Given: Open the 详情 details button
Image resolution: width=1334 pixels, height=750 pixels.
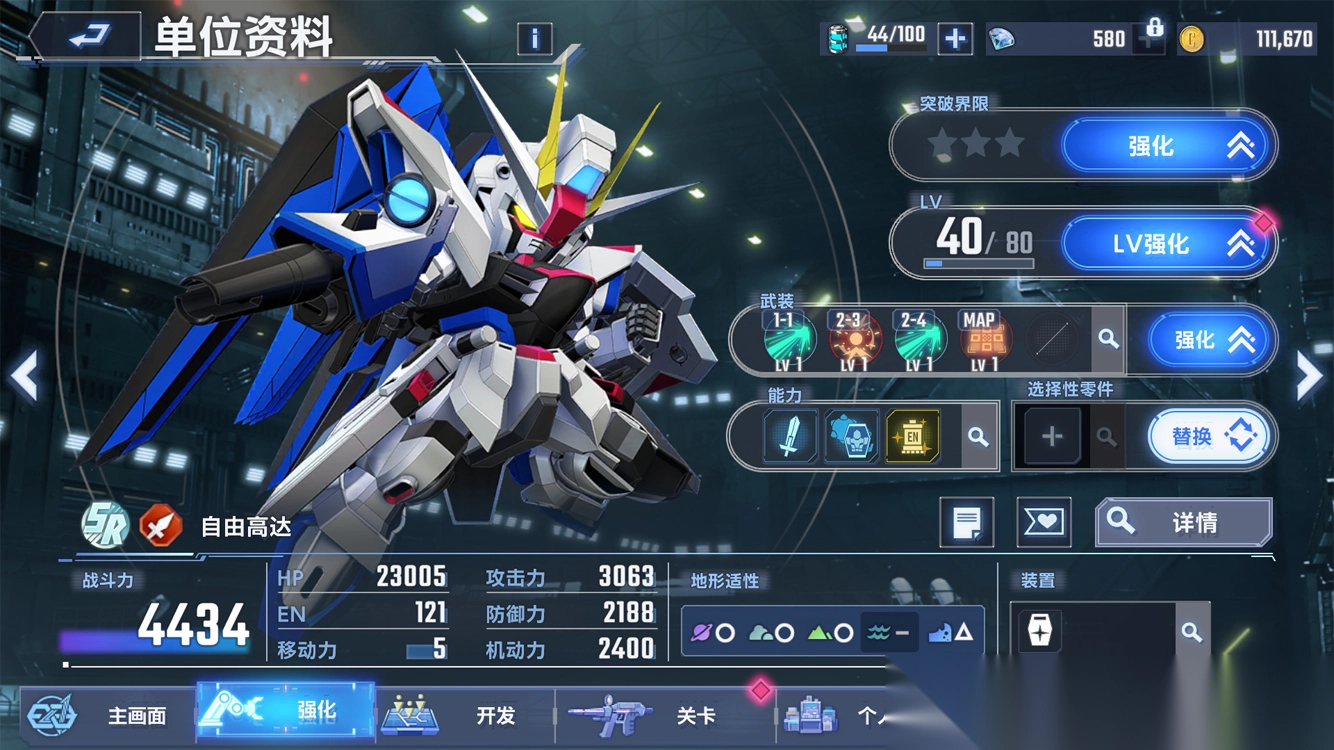Looking at the screenshot, I should (1184, 522).
